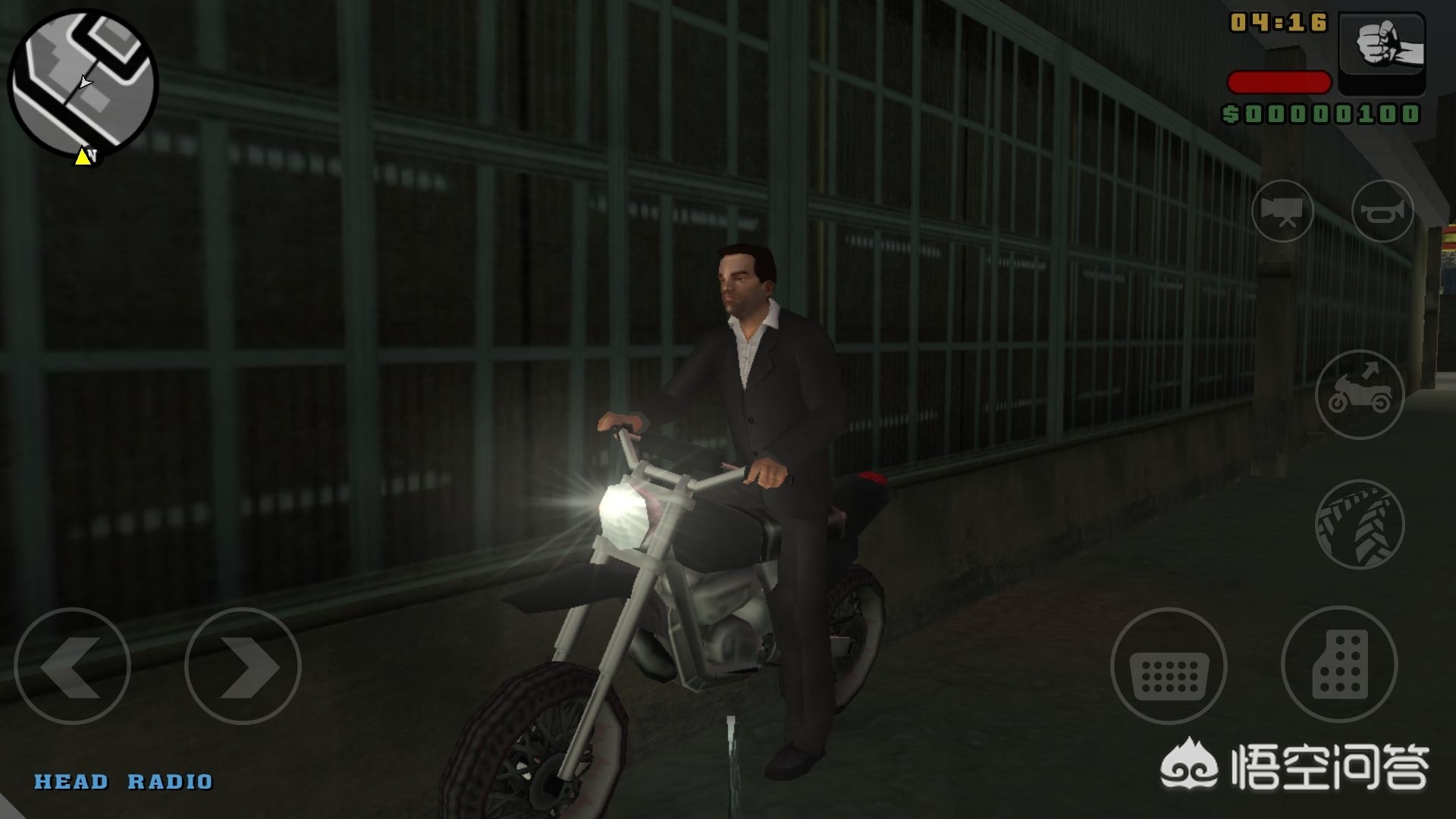Tap the radar minimap circle
1456x819 pixels.
(83, 83)
